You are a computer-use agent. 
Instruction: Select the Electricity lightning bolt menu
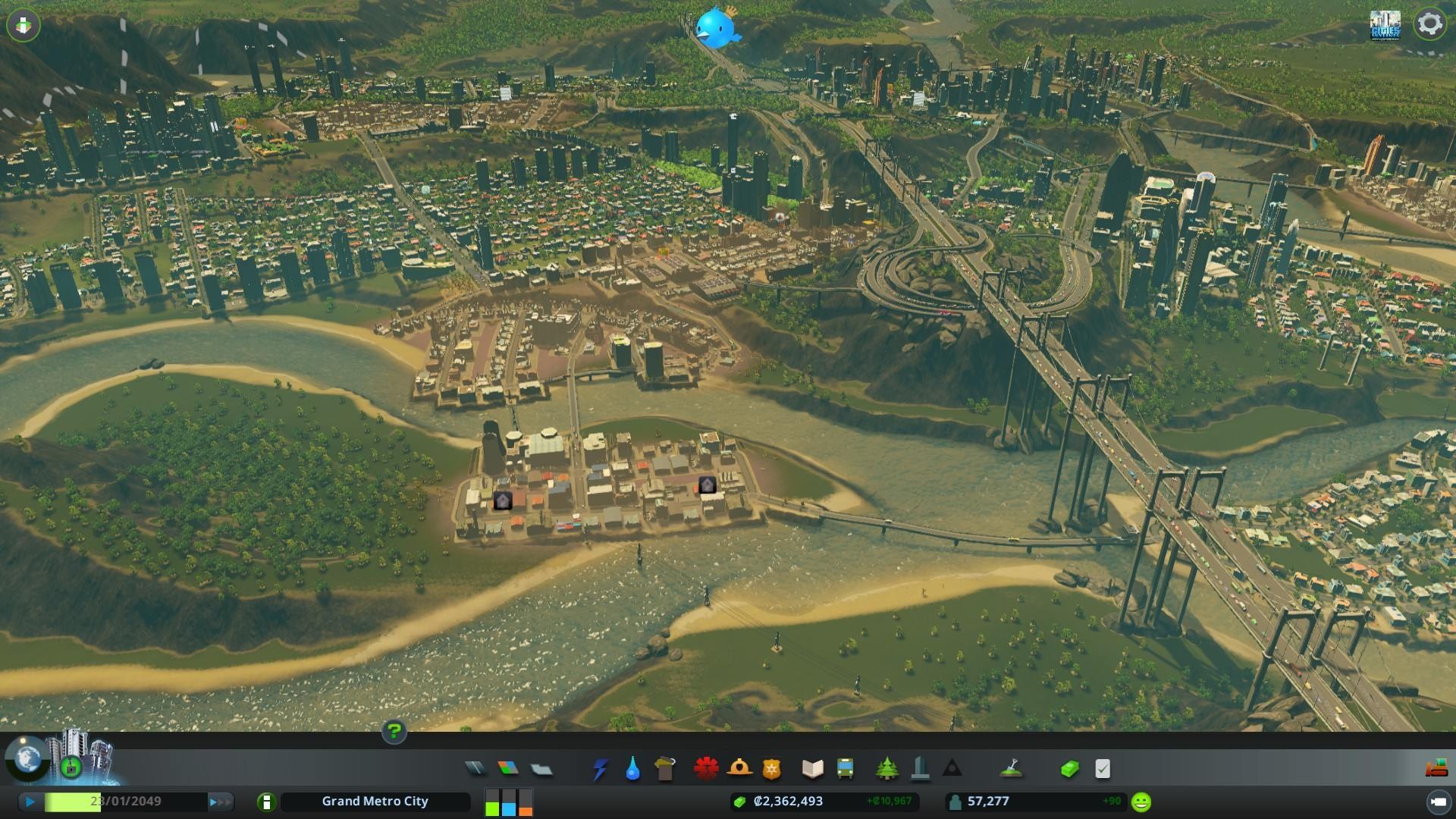(x=600, y=769)
